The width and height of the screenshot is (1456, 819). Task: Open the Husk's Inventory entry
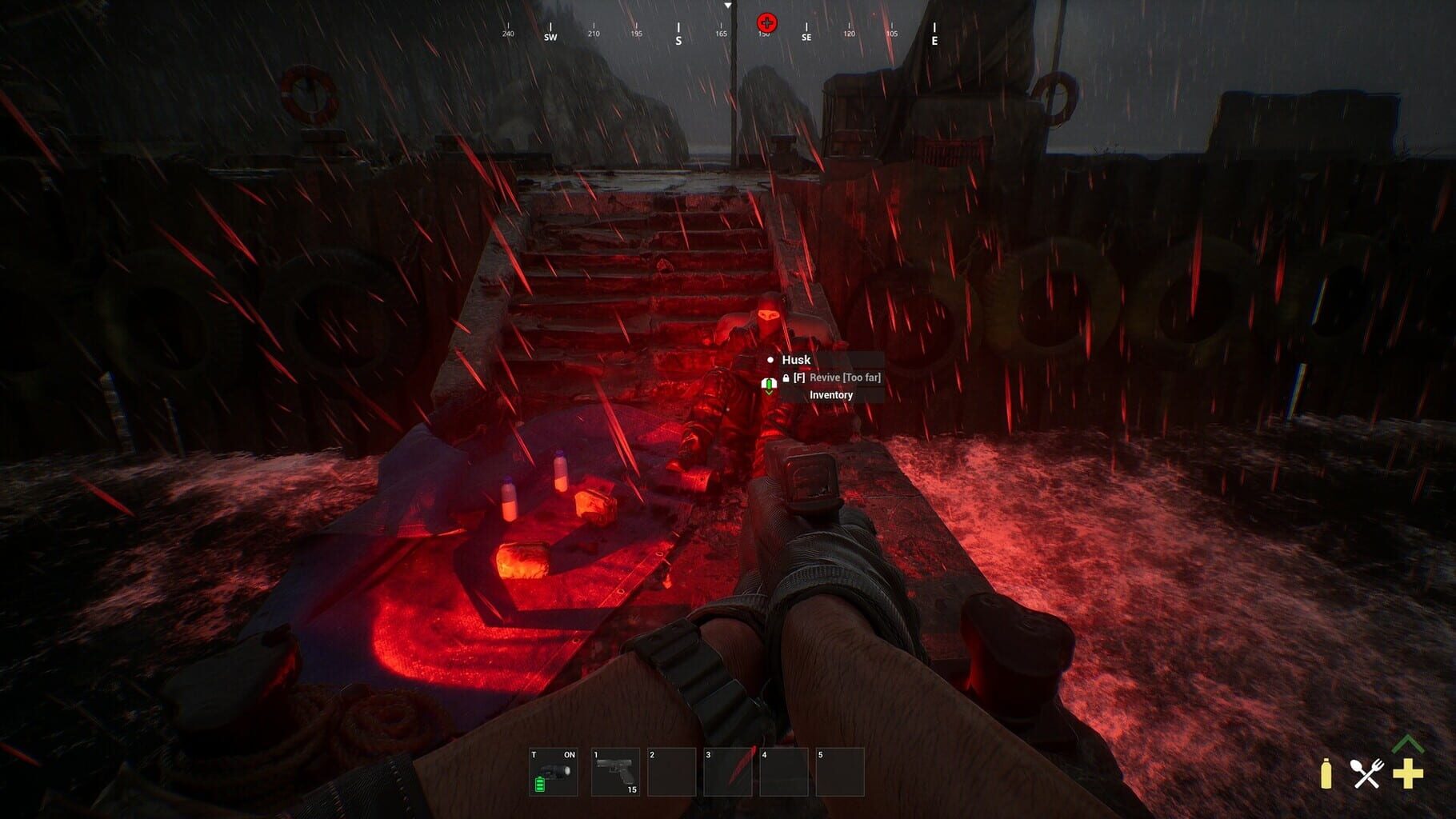click(830, 396)
